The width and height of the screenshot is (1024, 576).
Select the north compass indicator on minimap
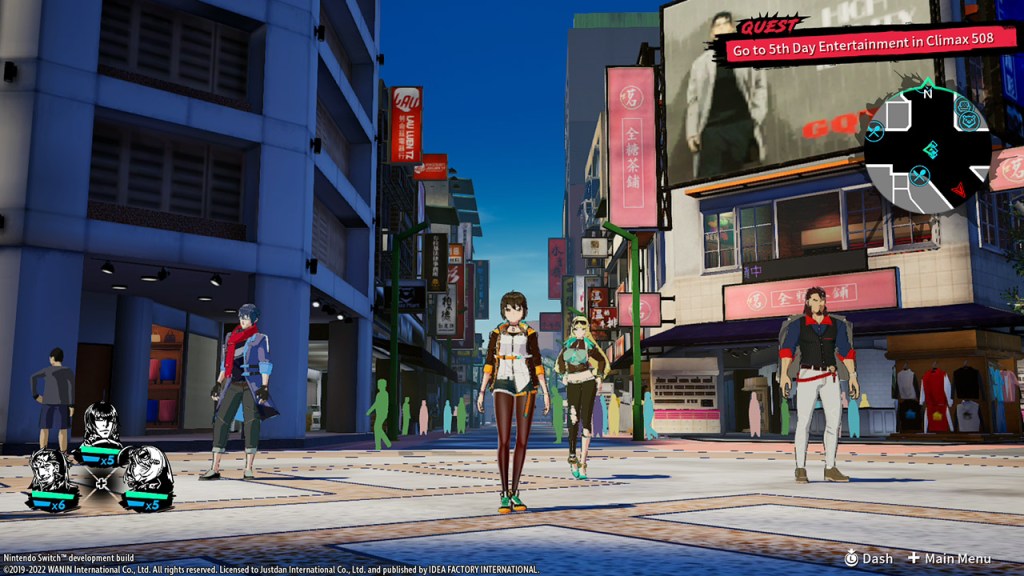(927, 93)
